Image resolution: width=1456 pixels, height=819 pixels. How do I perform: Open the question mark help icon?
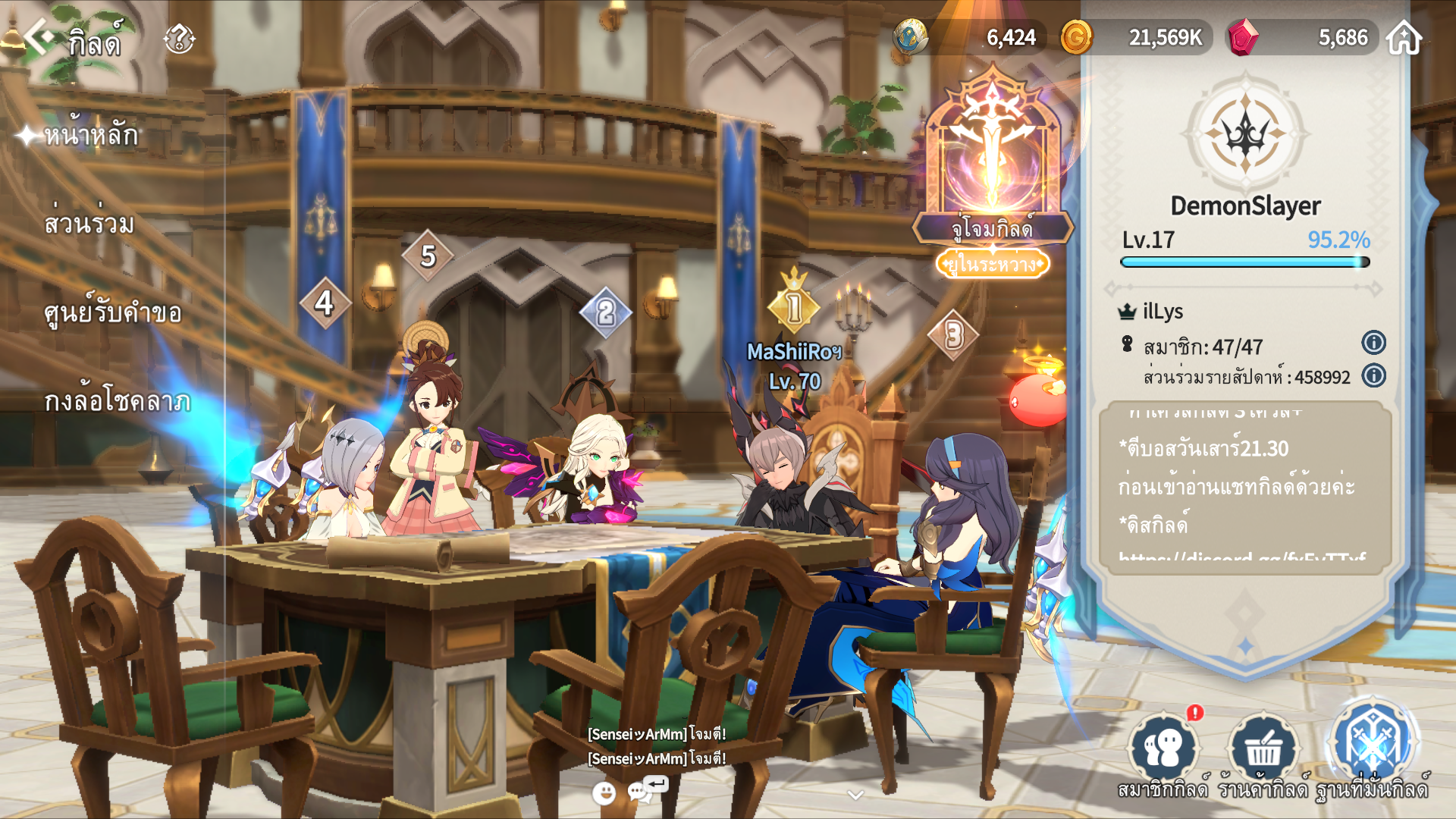[180, 38]
